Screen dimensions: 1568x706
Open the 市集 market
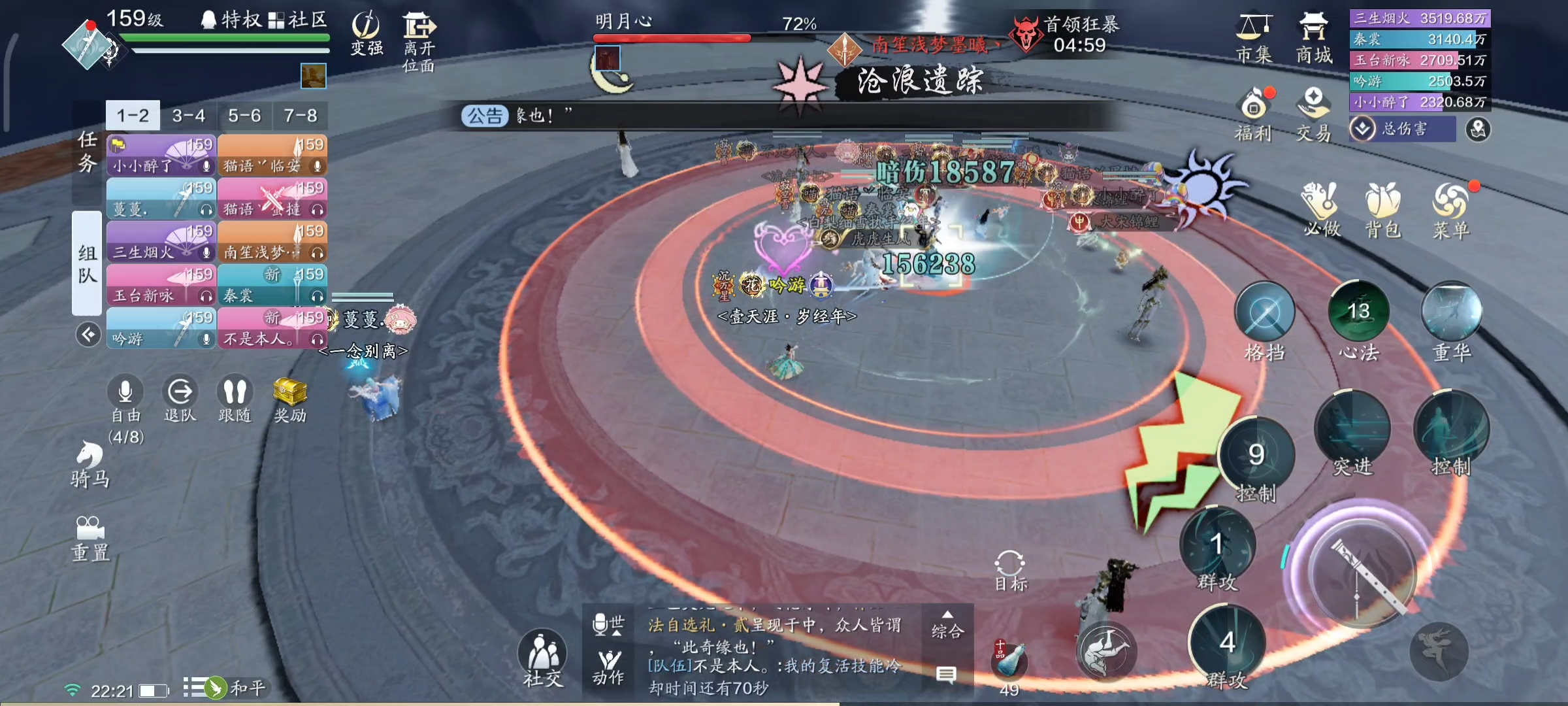pos(1254,39)
